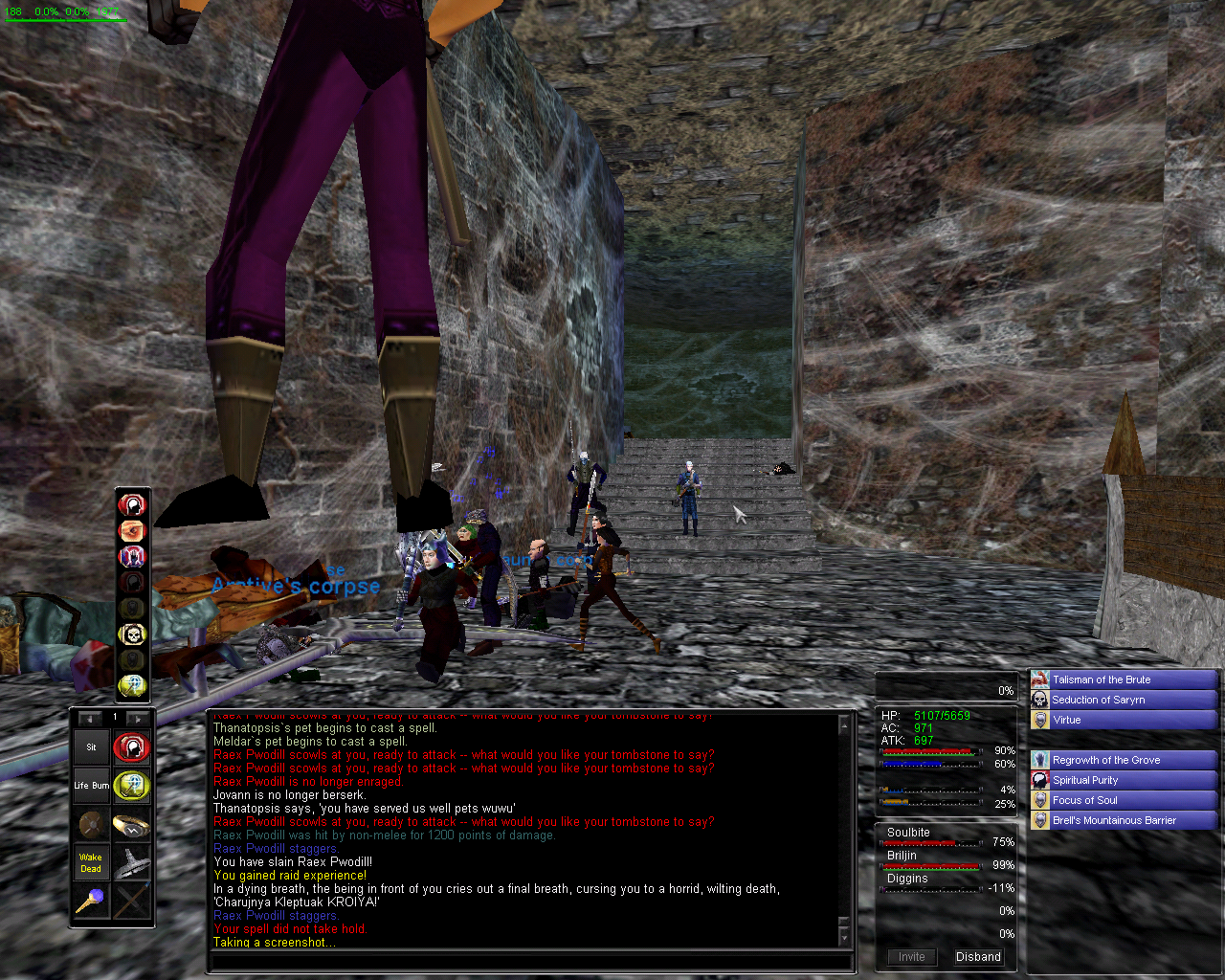Viewport: 1225px width, 980px height.
Task: Select group member Soulbite
Action: tap(908, 833)
